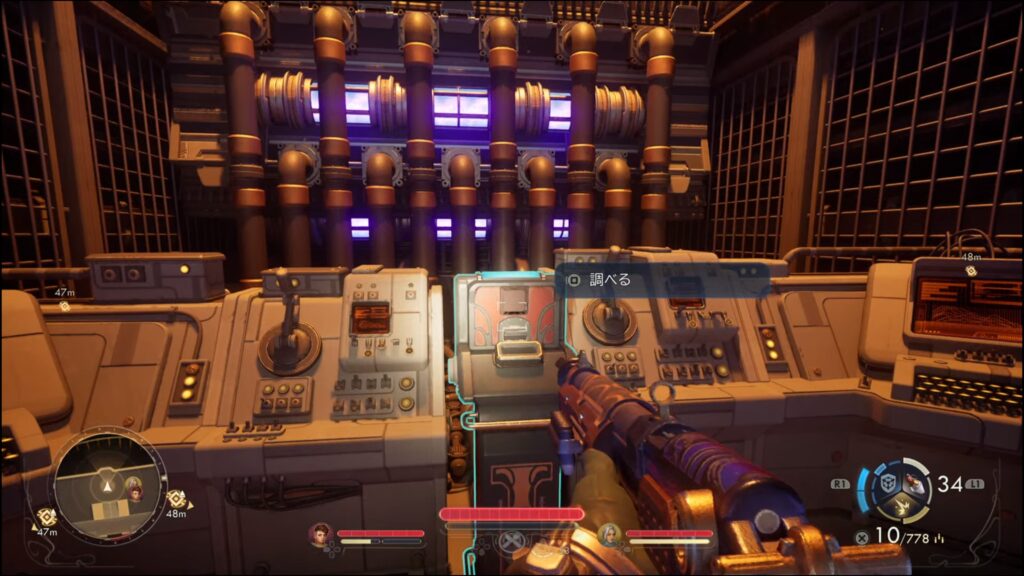Click the 47m objective marker below the minimap
This screenshot has width=1024, height=576.
point(46,517)
